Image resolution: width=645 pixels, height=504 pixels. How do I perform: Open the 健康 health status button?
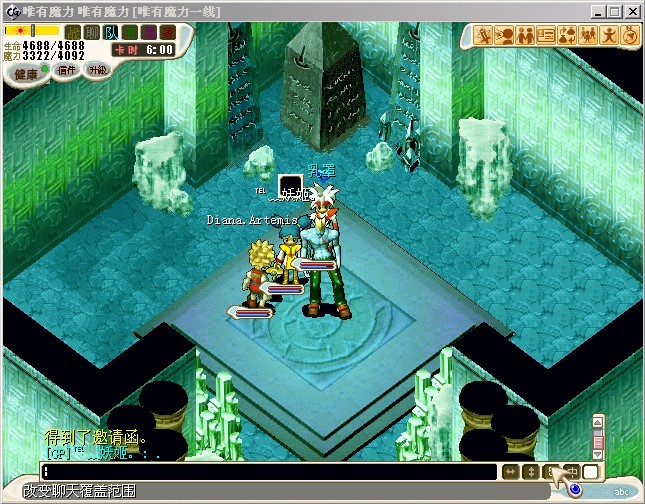(x=25, y=73)
